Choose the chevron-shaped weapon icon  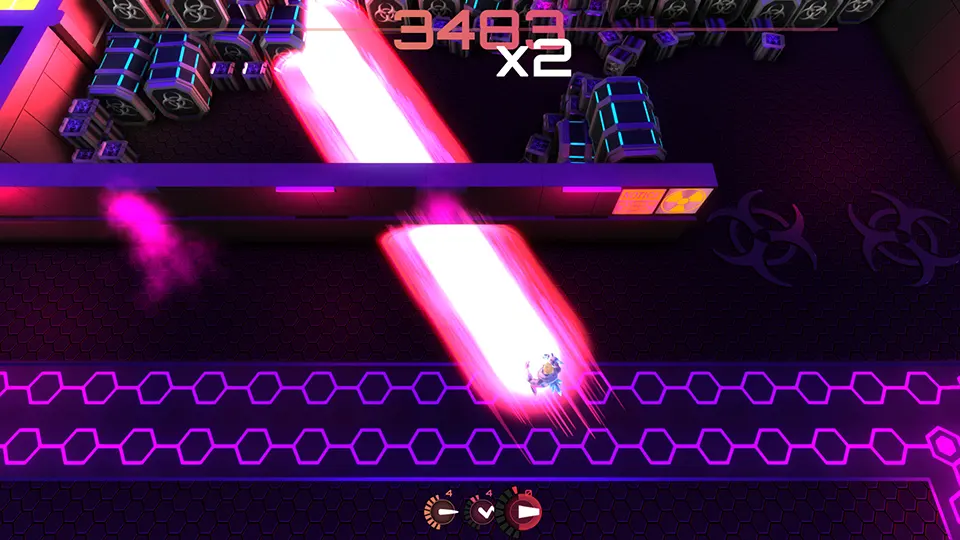483,512
